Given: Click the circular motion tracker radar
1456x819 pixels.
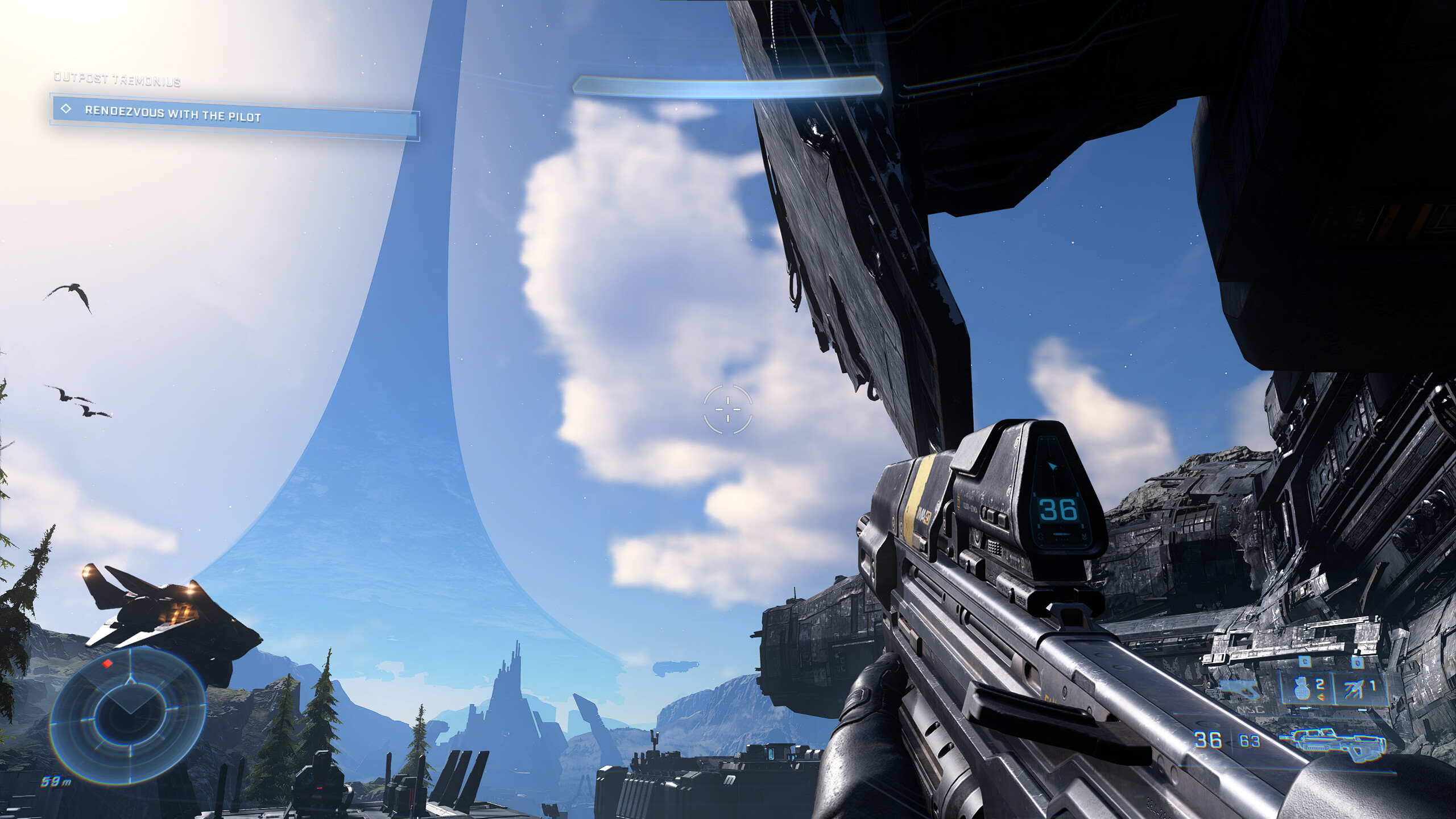Looking at the screenshot, I should pos(129,714).
